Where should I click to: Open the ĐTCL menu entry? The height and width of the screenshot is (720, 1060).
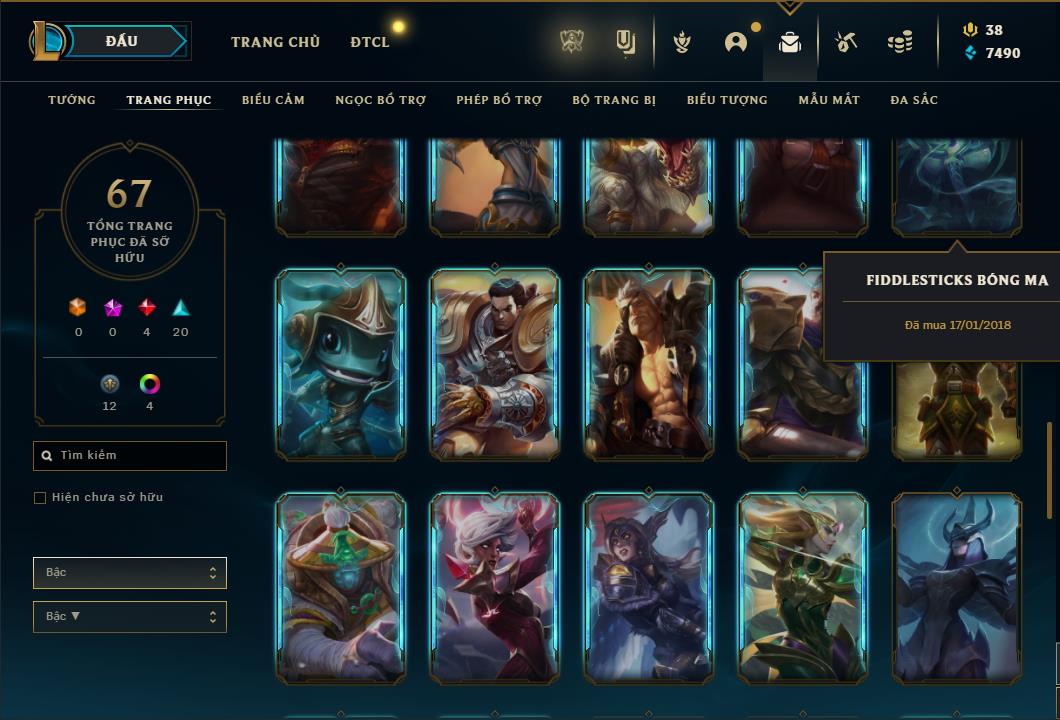point(370,42)
